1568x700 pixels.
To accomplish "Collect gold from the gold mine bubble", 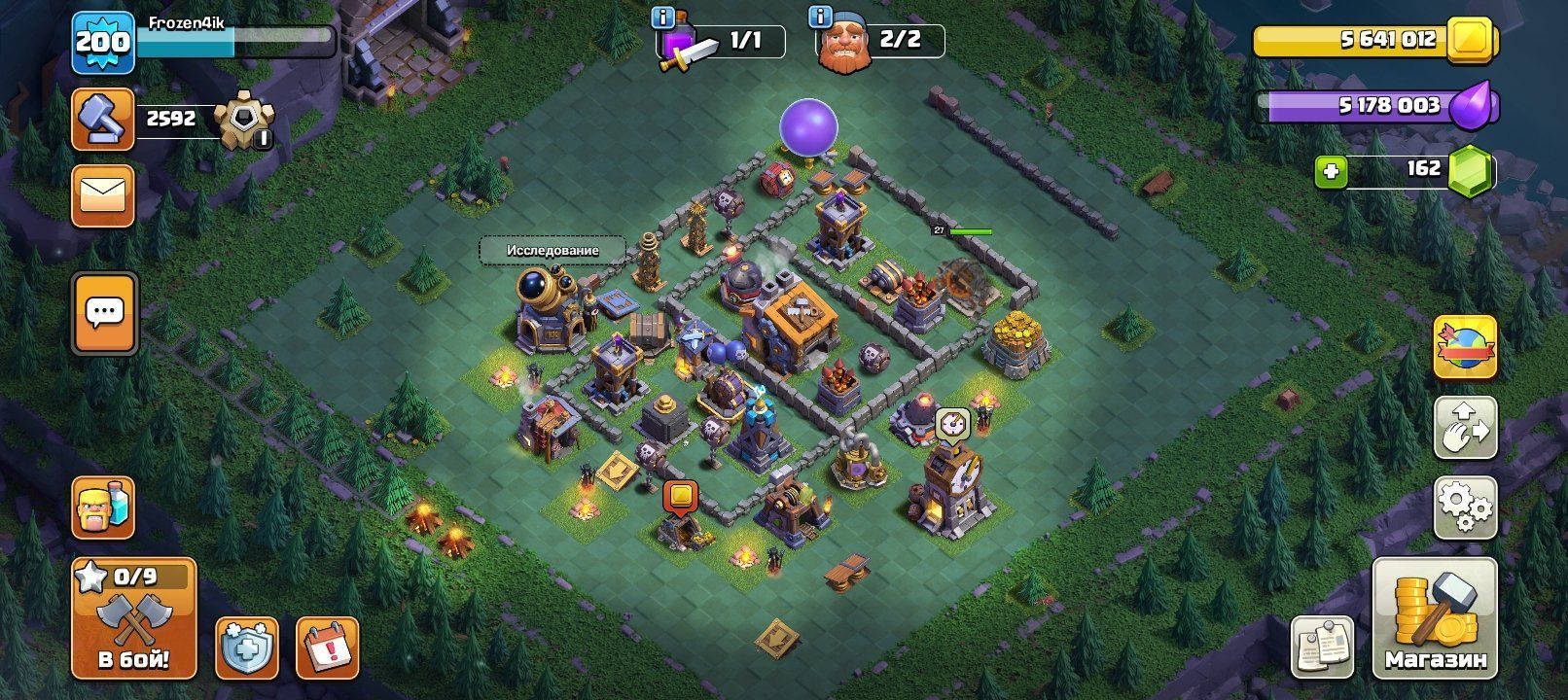I will 680,498.
